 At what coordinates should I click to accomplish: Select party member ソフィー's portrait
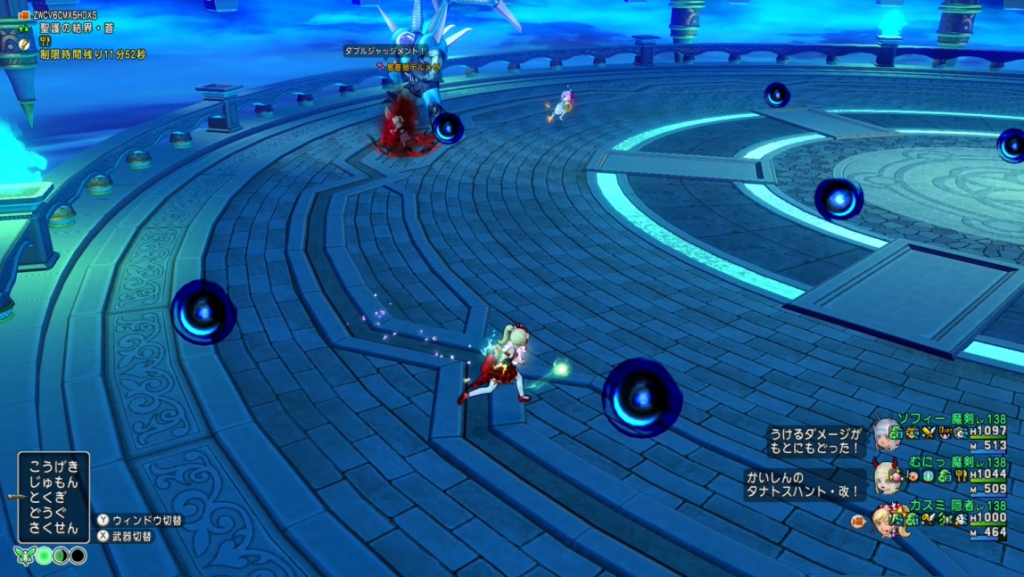886,434
